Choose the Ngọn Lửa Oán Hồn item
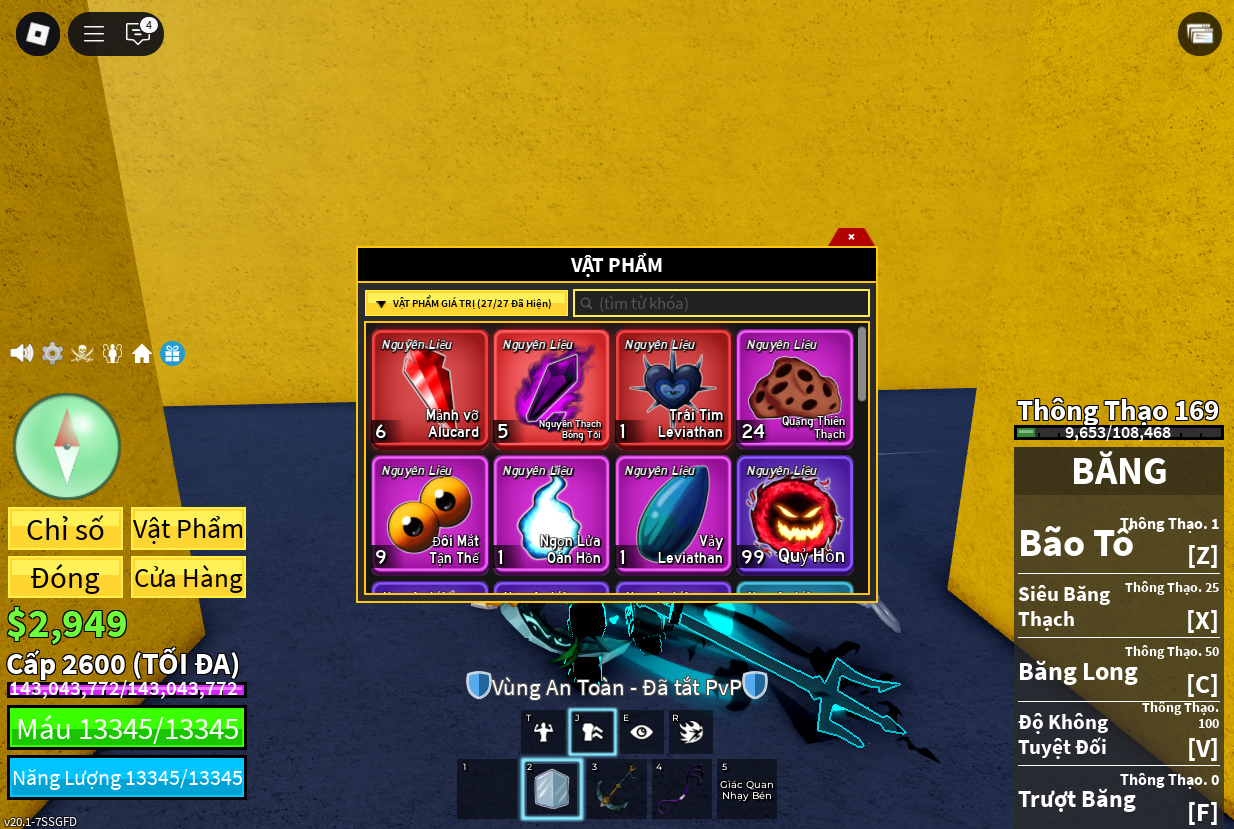Image resolution: width=1234 pixels, height=829 pixels. pyautogui.click(x=551, y=514)
